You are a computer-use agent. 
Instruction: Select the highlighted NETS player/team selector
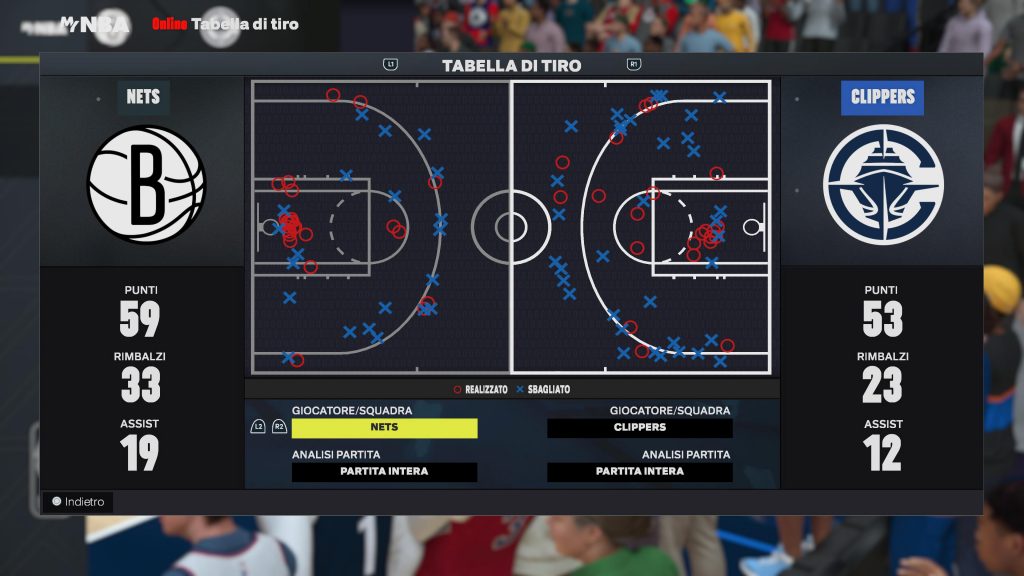[x=384, y=428]
